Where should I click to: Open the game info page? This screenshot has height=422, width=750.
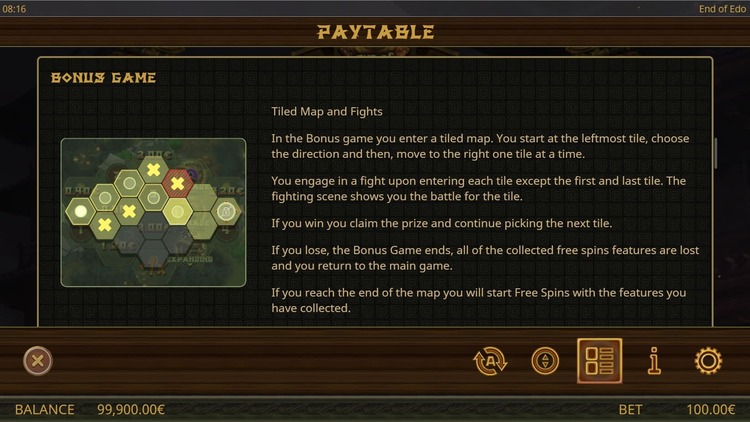click(654, 361)
